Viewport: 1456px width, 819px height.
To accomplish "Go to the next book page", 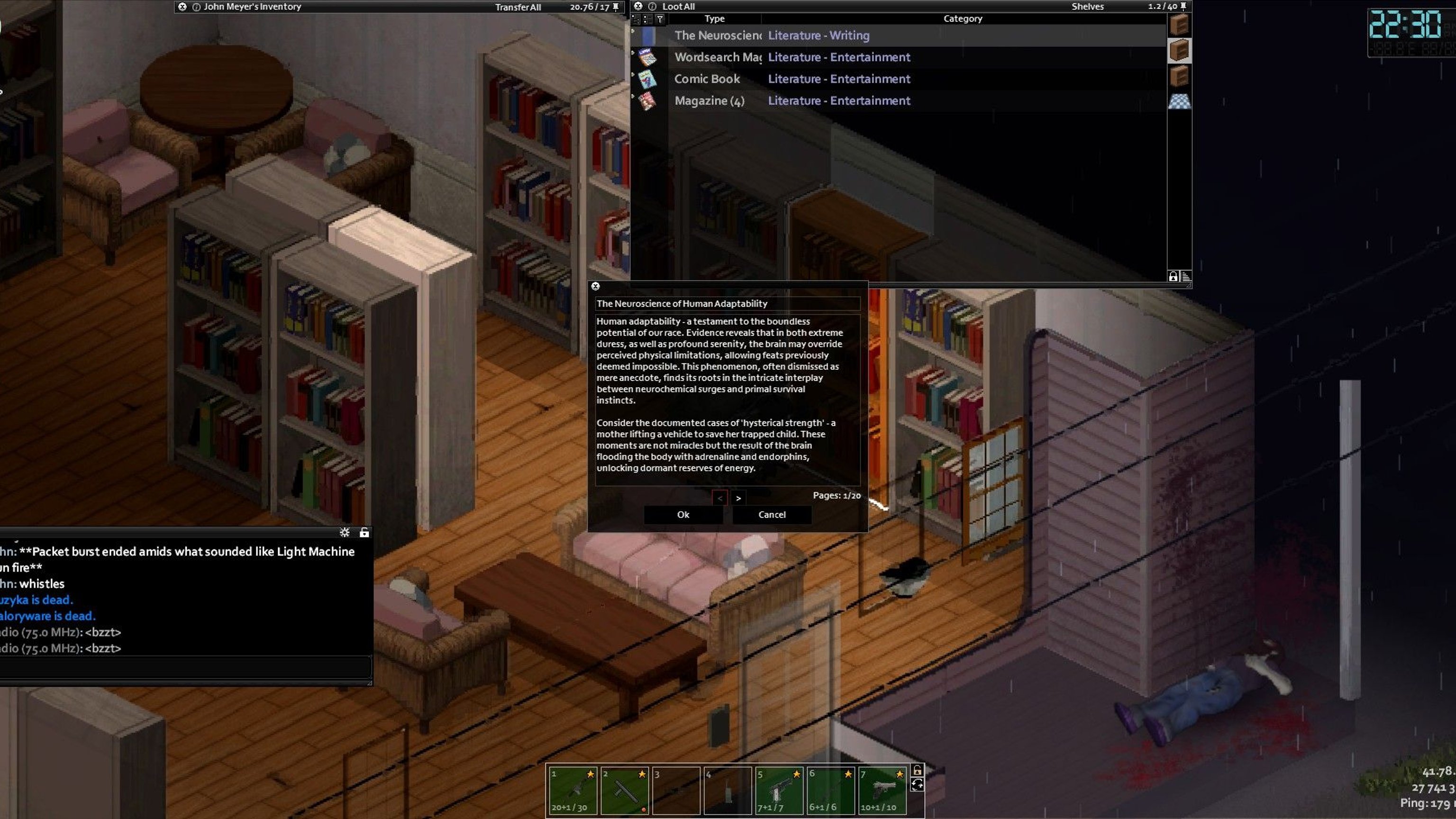I will pyautogui.click(x=738, y=498).
